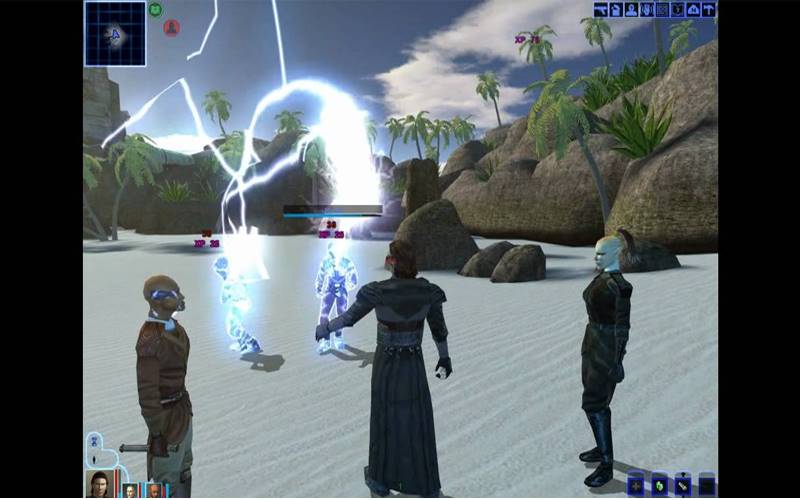Switch to the bald companion's portrait
This screenshot has height=500, width=800.
[154, 490]
